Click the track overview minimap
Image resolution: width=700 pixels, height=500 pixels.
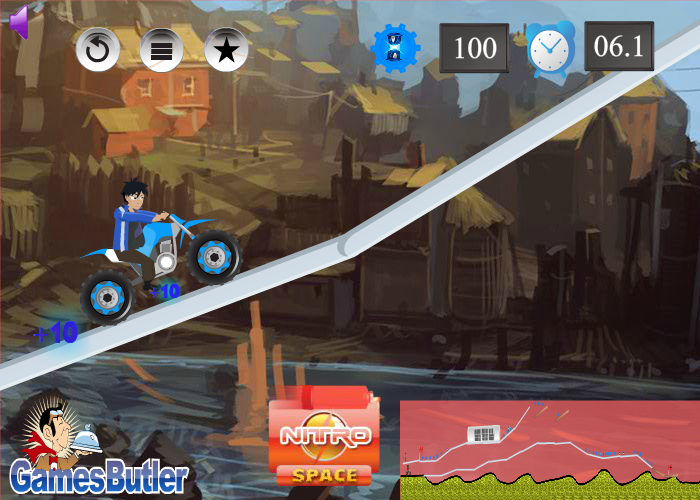point(549,450)
